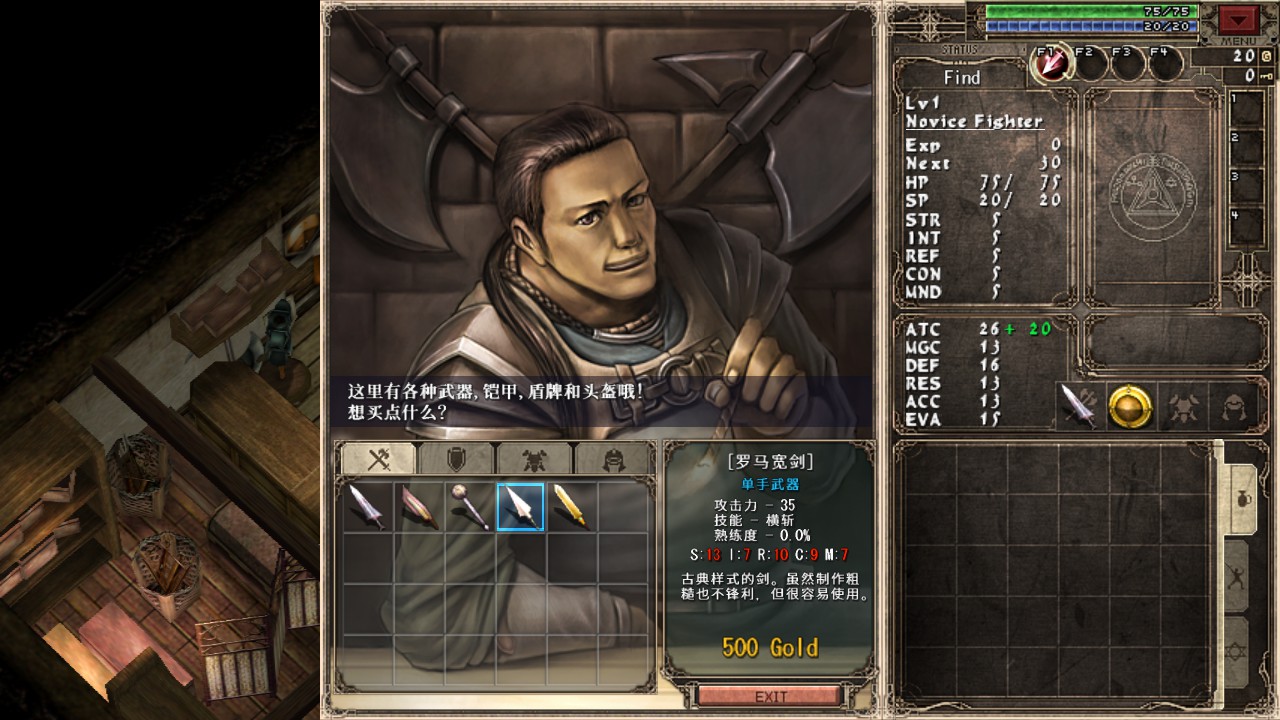Select the silver short sword in the shop
This screenshot has height=720, width=1280.
[x=367, y=507]
